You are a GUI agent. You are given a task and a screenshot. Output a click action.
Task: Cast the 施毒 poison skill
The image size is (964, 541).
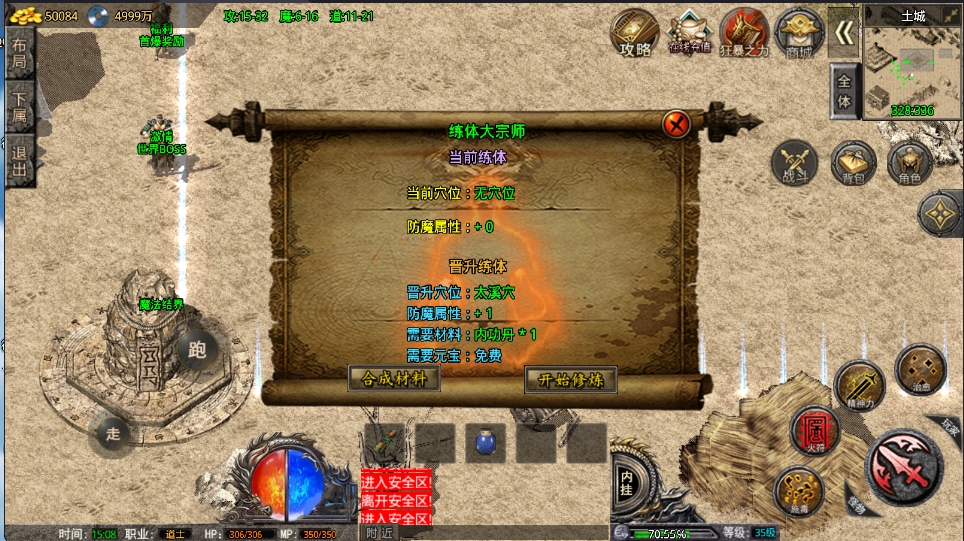(798, 491)
